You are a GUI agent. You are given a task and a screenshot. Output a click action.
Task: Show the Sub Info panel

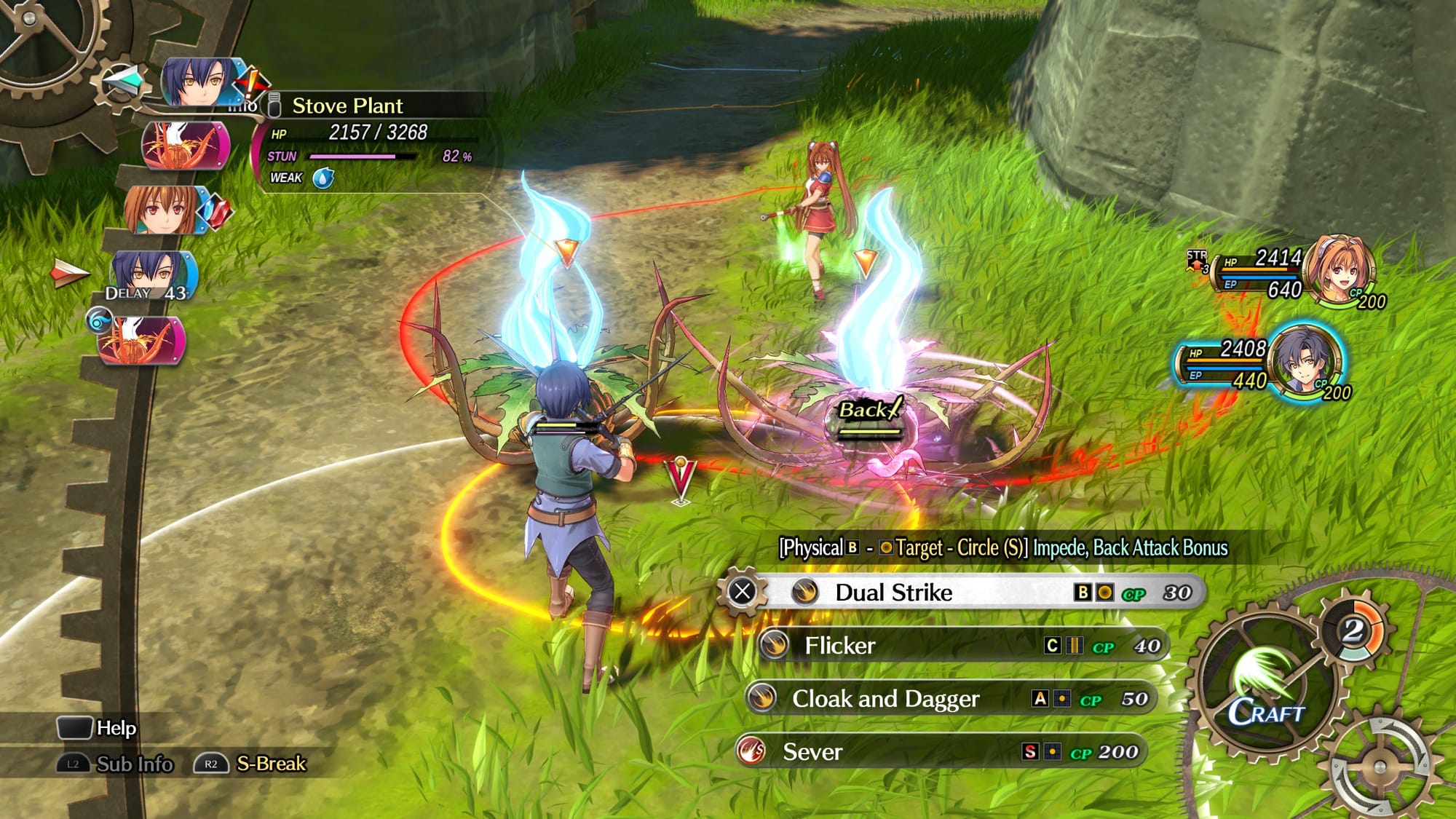[x=116, y=764]
